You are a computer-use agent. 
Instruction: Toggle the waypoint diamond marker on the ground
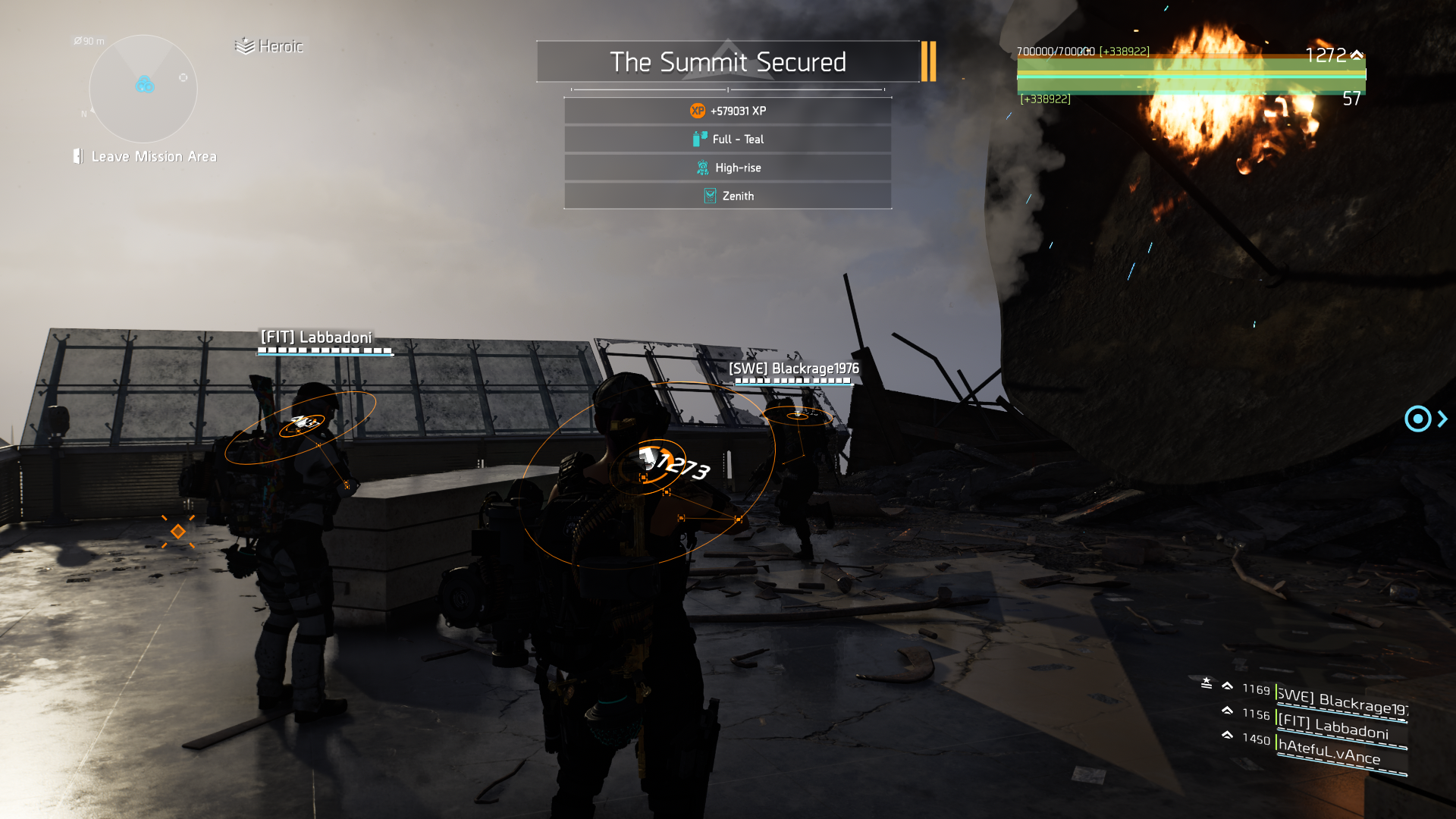[179, 531]
